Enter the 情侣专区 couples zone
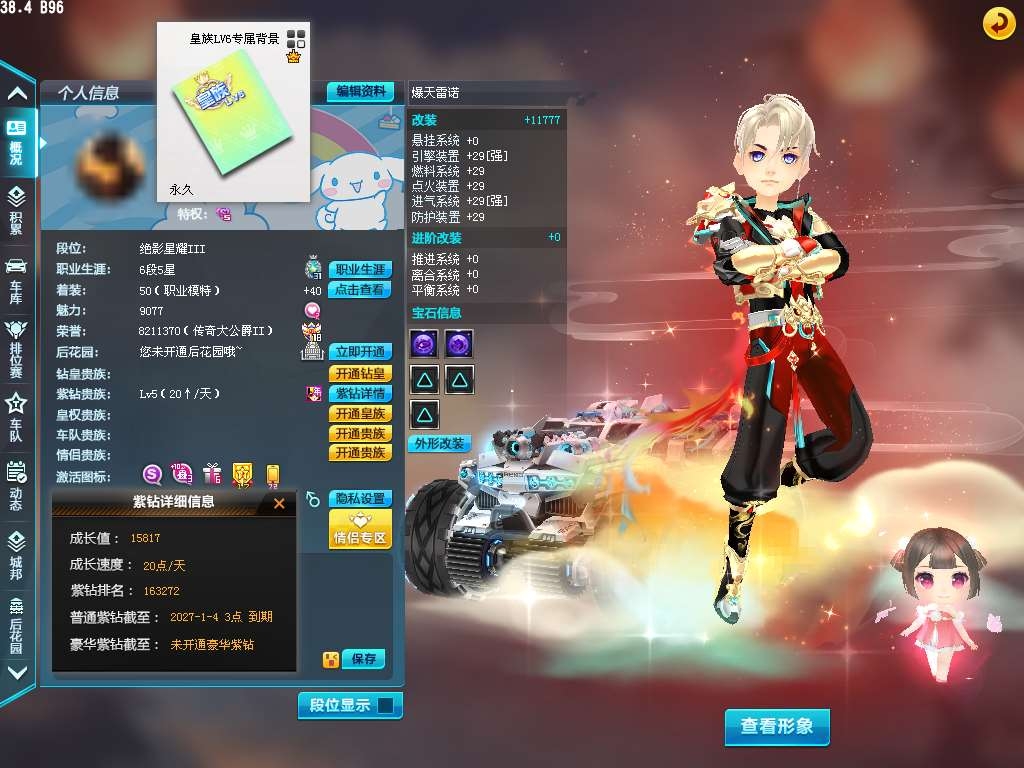This screenshot has width=1024, height=768. [x=360, y=529]
